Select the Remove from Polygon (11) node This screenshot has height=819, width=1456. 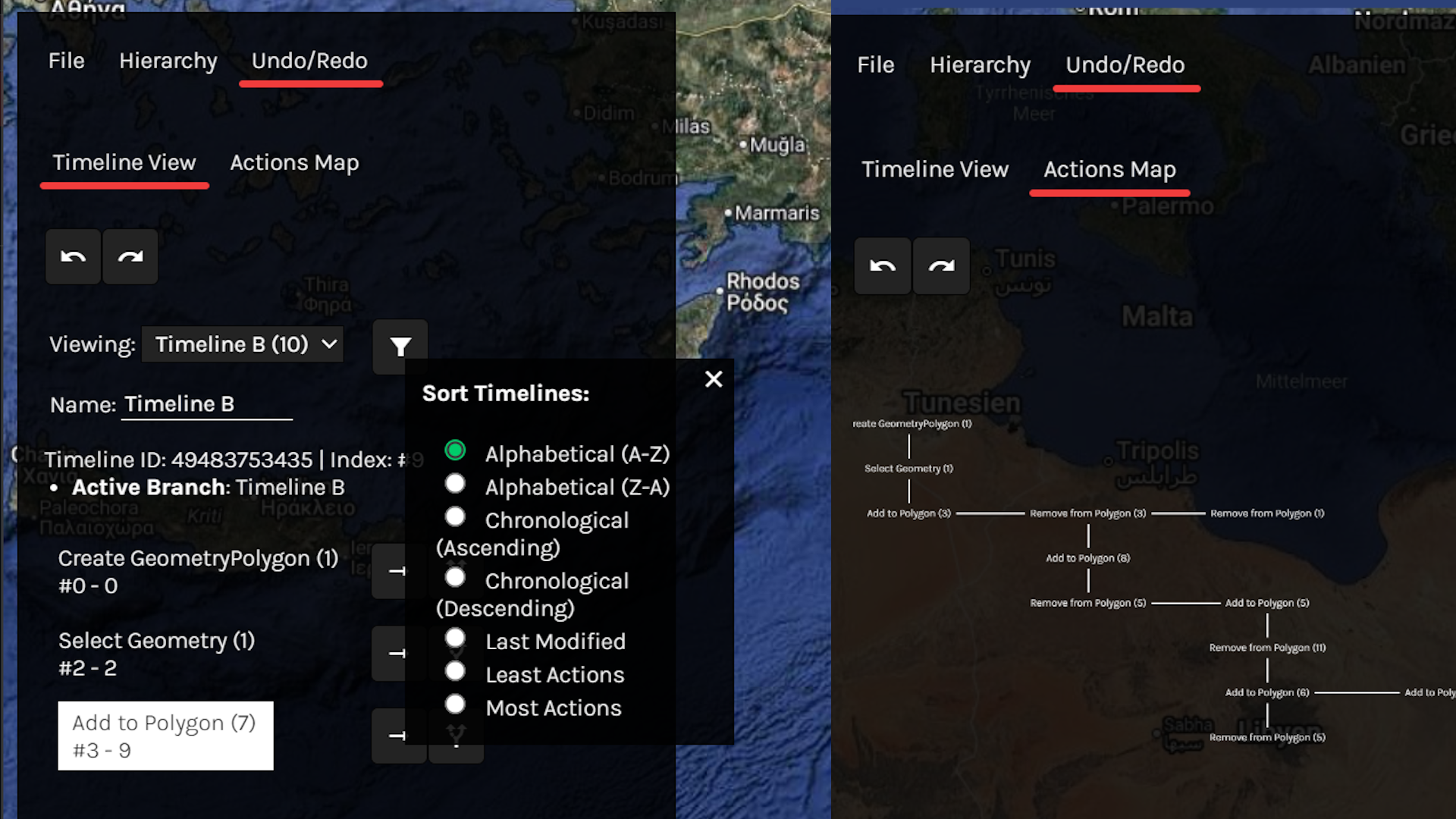[x=1267, y=648]
